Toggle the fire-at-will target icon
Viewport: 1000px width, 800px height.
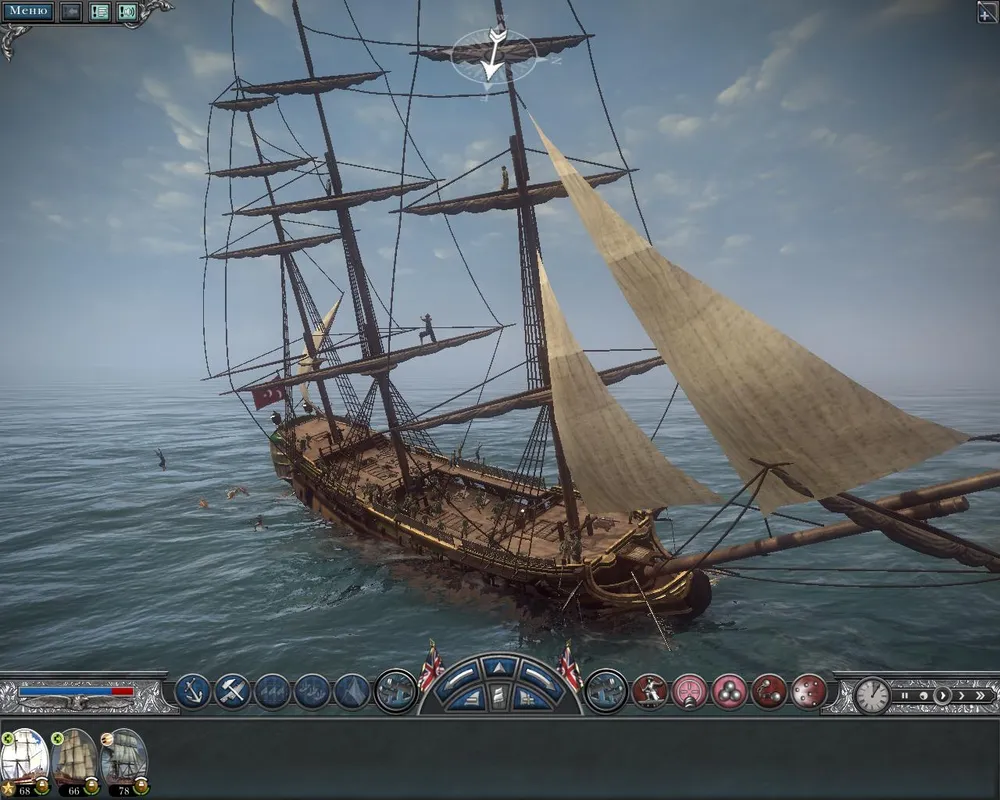click(x=689, y=691)
